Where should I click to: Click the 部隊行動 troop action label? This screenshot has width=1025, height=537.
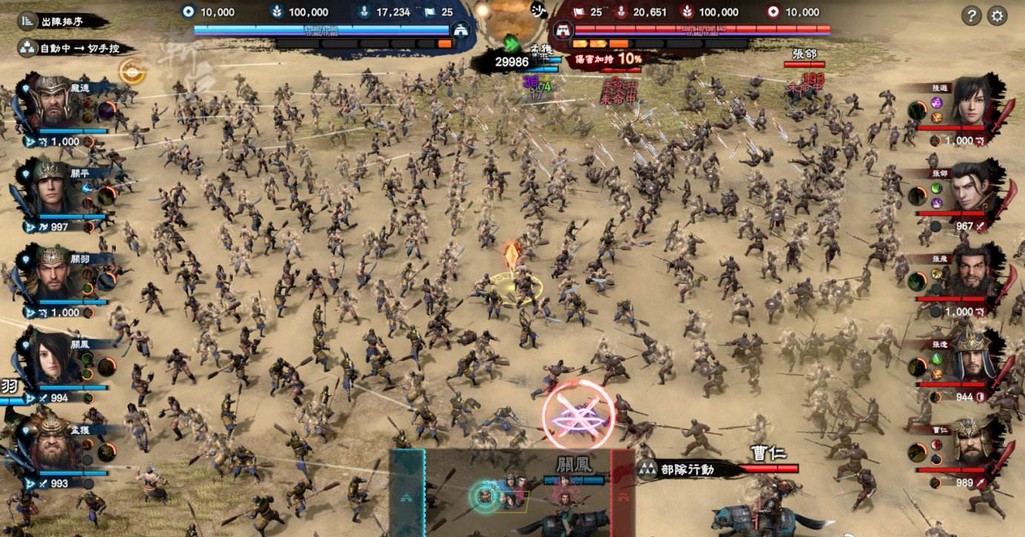click(x=704, y=468)
